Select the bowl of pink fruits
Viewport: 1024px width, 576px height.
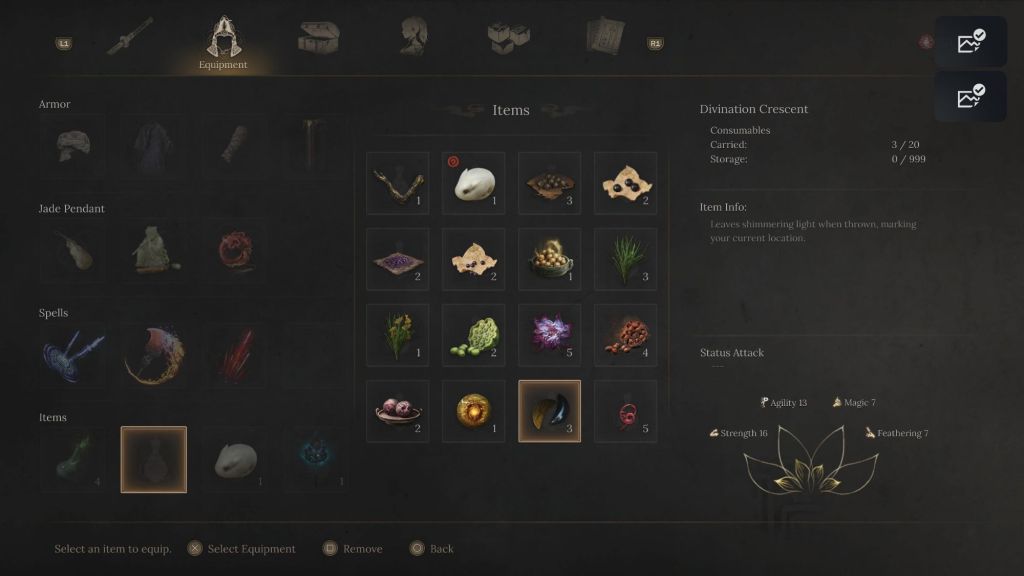pos(397,410)
